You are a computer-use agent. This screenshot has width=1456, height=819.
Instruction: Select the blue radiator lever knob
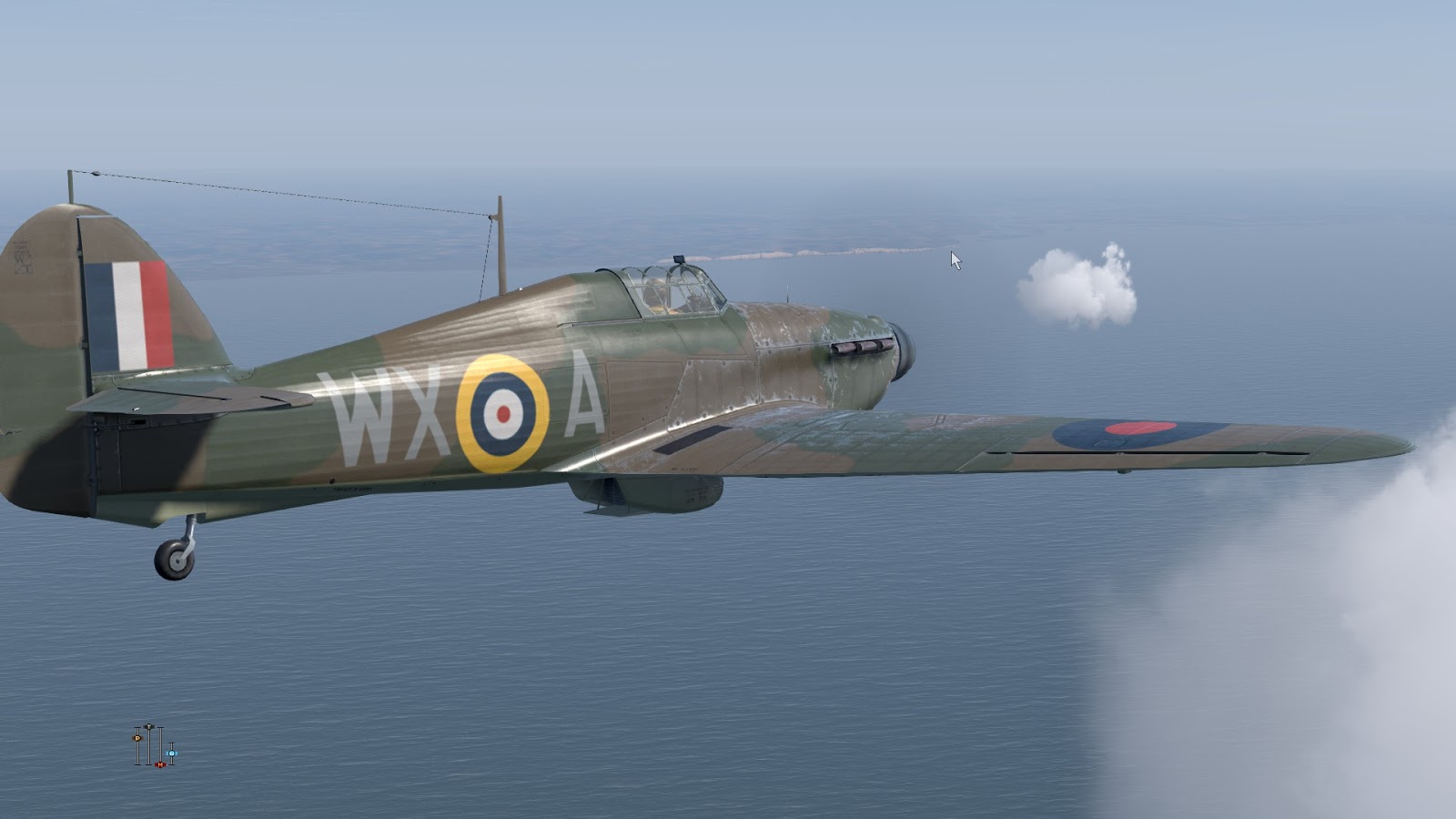[172, 753]
